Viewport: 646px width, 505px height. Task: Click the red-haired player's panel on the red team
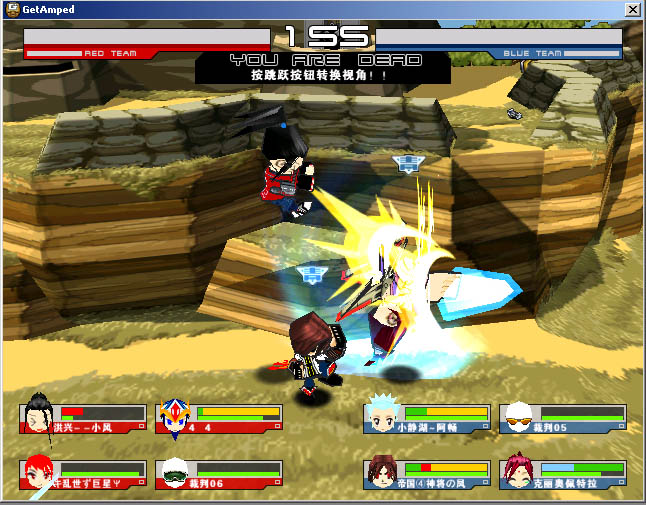pyautogui.click(x=83, y=475)
